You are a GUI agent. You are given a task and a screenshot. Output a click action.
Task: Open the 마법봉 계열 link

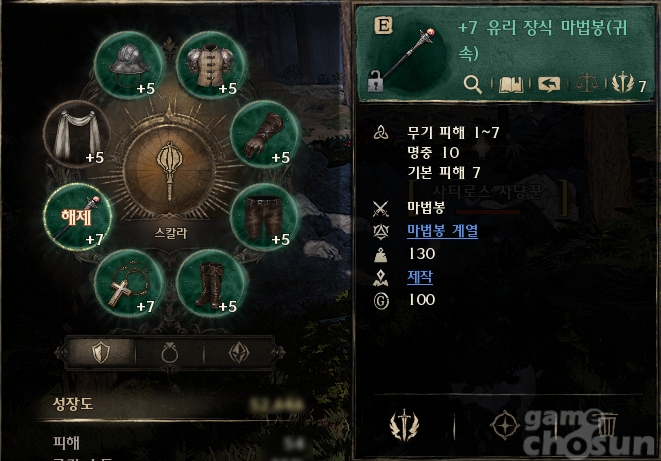tap(443, 231)
